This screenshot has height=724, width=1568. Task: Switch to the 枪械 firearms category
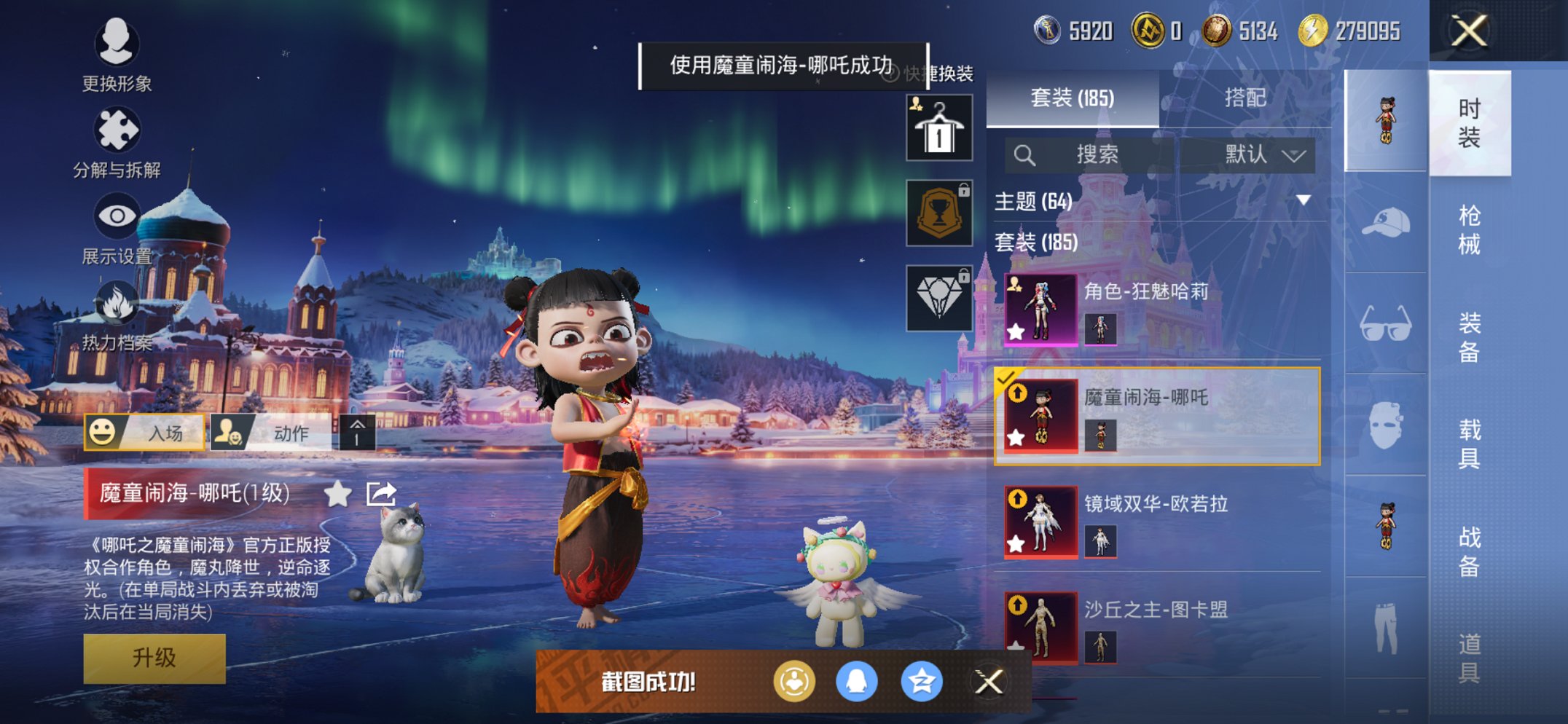pyautogui.click(x=1469, y=229)
